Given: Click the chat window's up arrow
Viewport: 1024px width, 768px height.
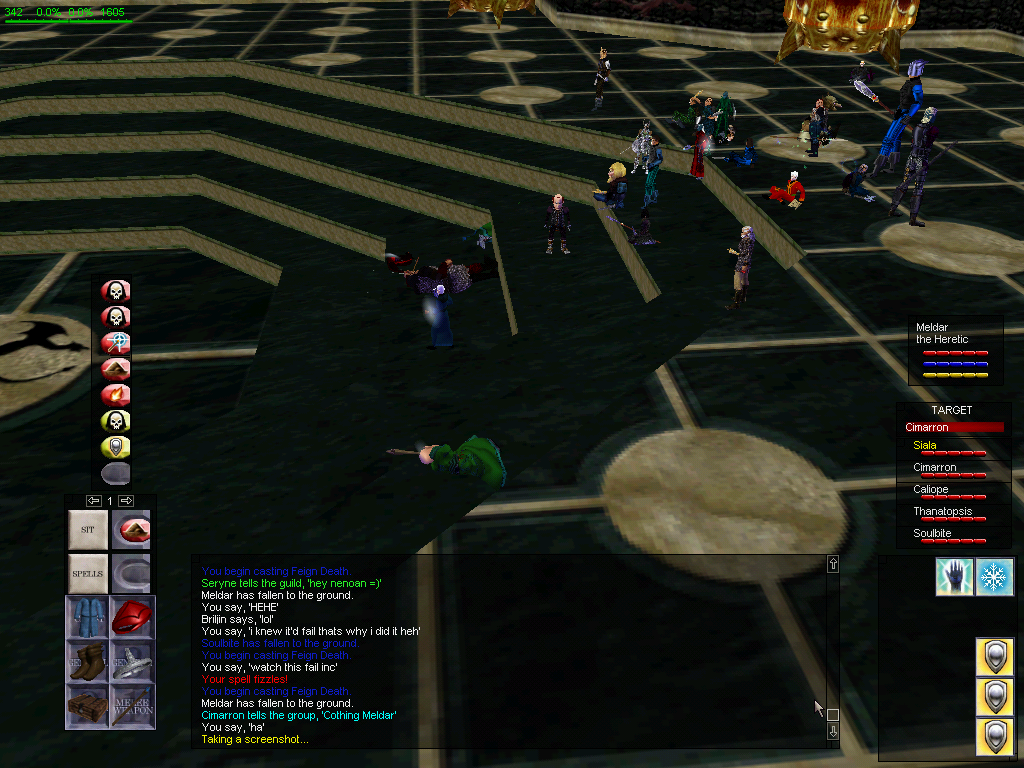Looking at the screenshot, I should [832, 565].
